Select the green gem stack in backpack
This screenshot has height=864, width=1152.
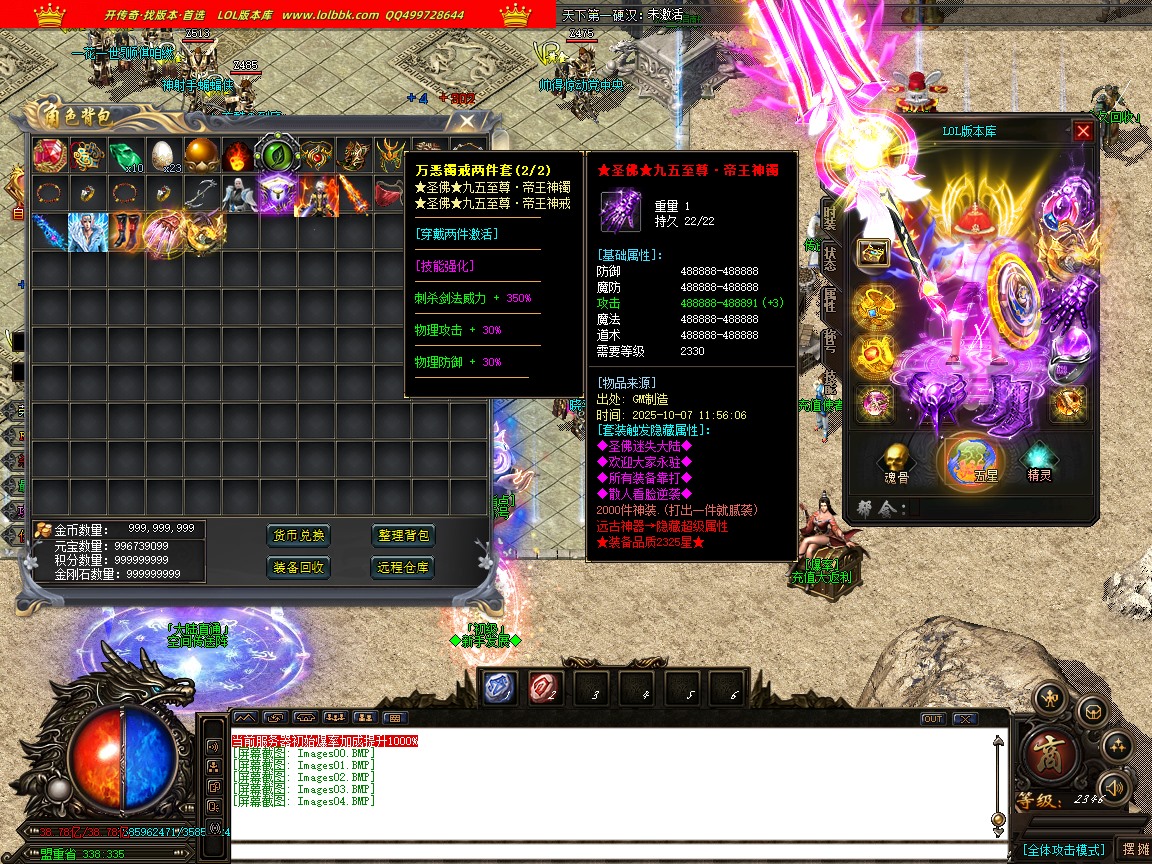click(x=124, y=156)
